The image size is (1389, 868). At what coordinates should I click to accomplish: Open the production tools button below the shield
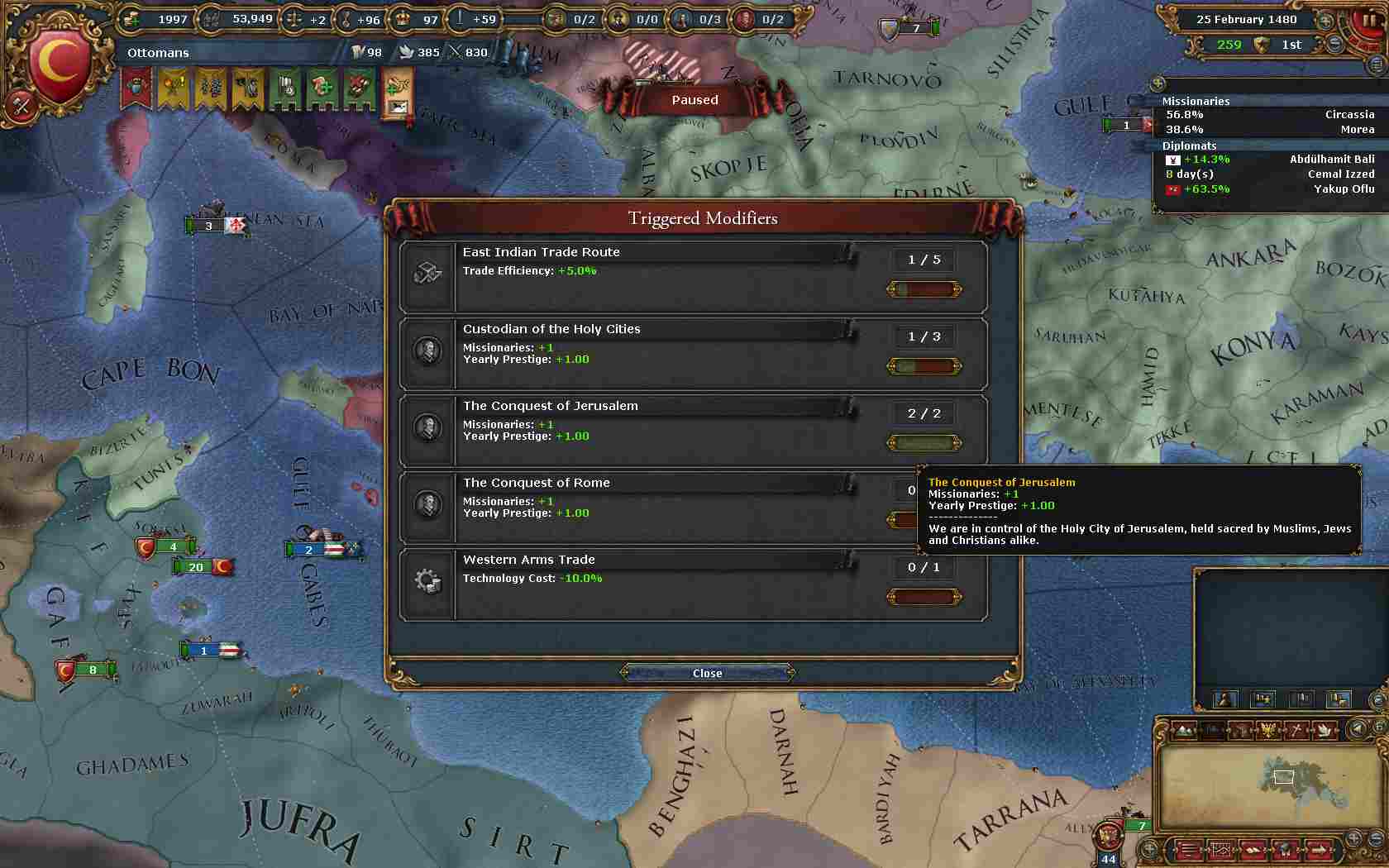(x=21, y=106)
